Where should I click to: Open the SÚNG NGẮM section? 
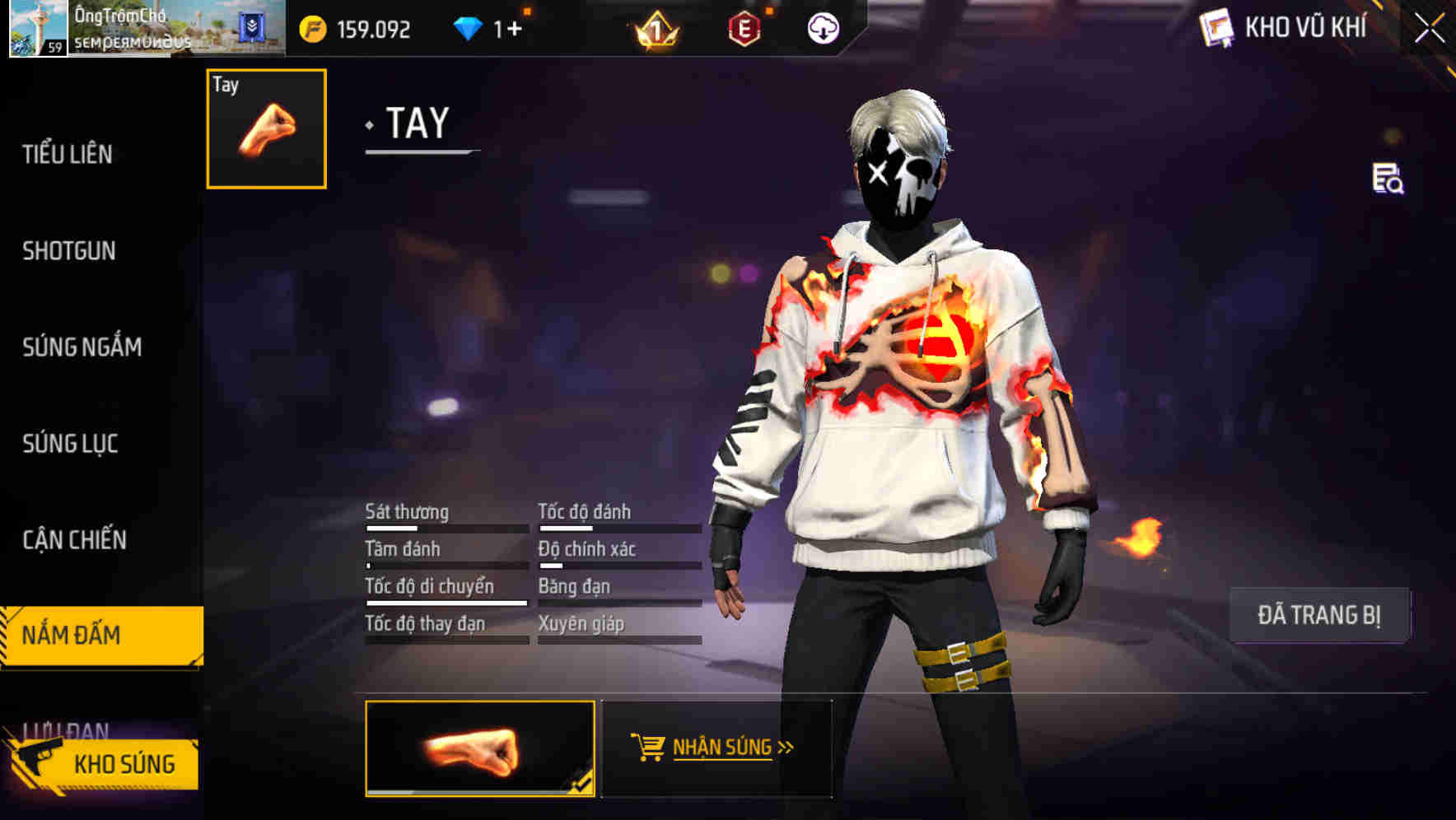(80, 347)
